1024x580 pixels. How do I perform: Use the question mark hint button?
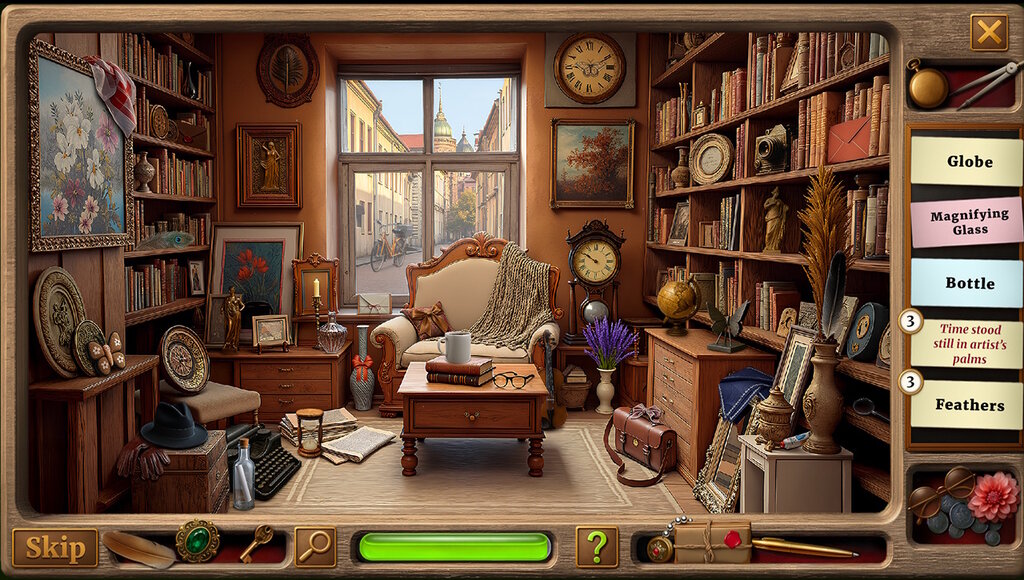point(596,547)
